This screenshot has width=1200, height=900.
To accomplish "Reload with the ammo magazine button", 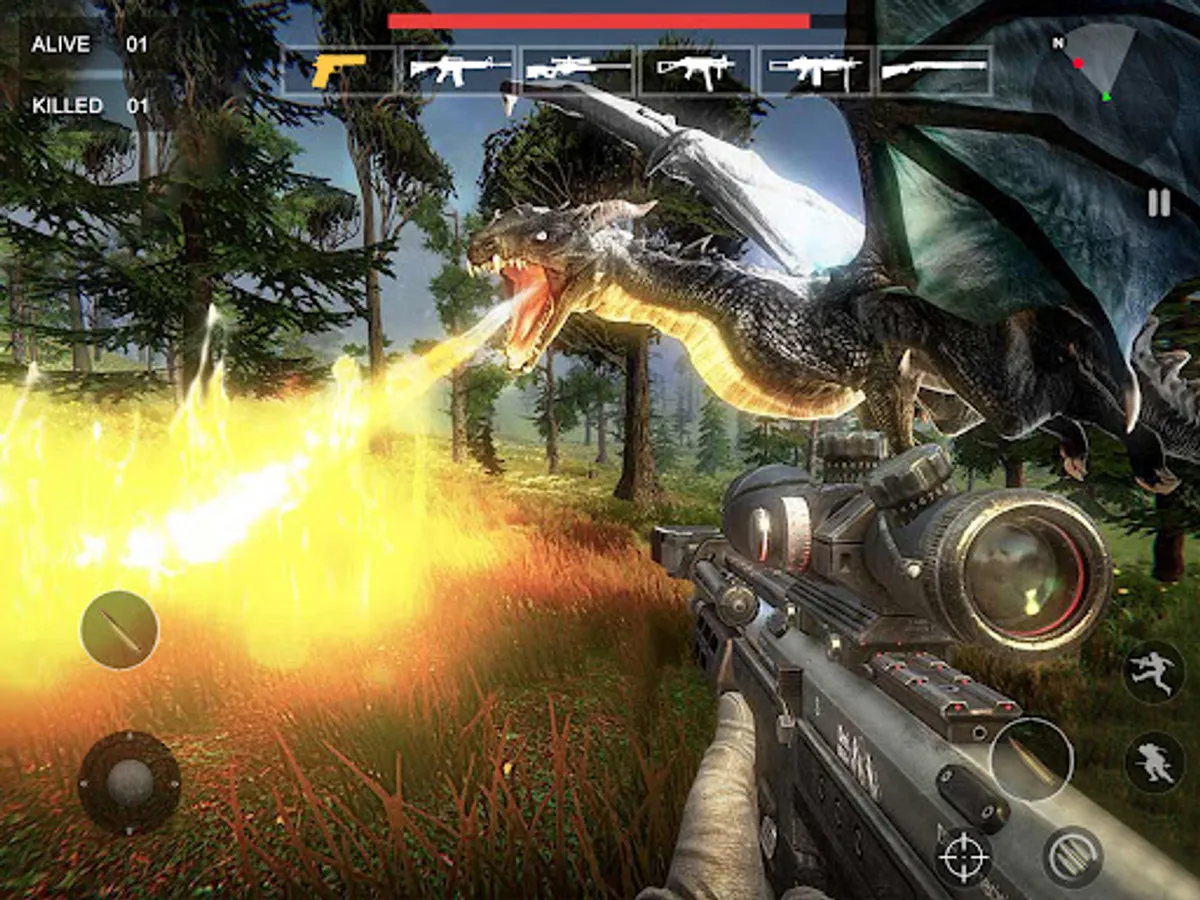I will tap(1072, 857).
